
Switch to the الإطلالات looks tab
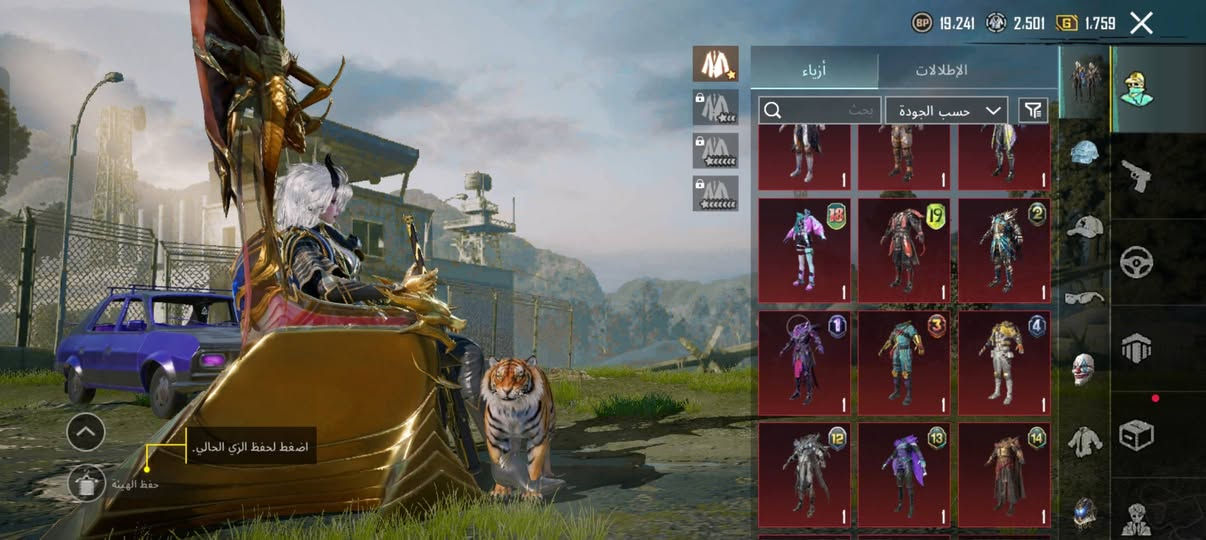pyautogui.click(x=941, y=70)
